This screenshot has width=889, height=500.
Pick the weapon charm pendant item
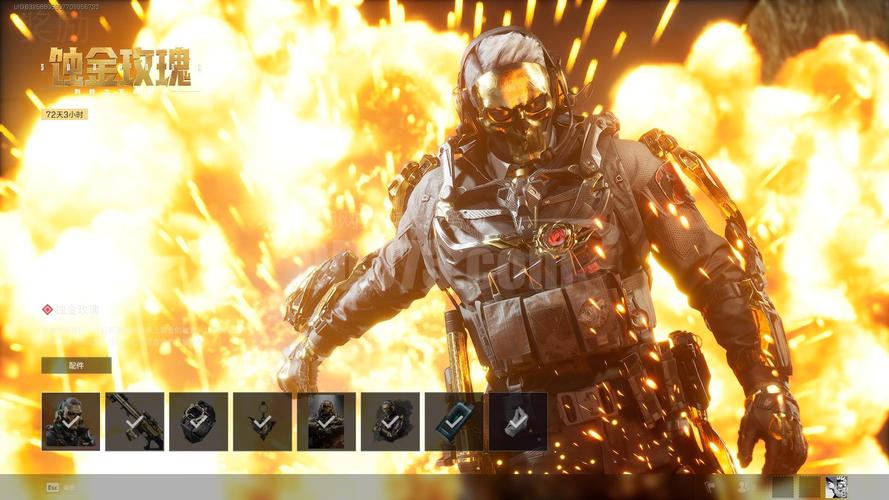point(262,421)
